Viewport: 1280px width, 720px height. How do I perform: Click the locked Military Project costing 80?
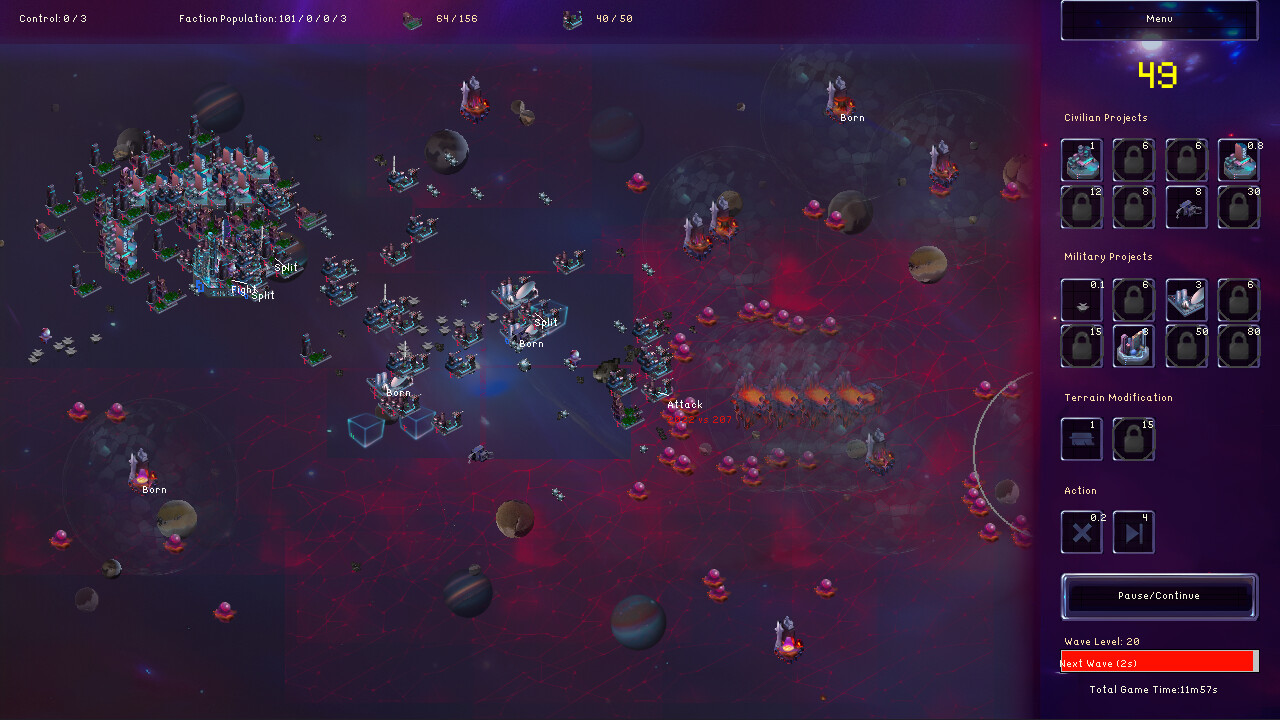[x=1238, y=345]
